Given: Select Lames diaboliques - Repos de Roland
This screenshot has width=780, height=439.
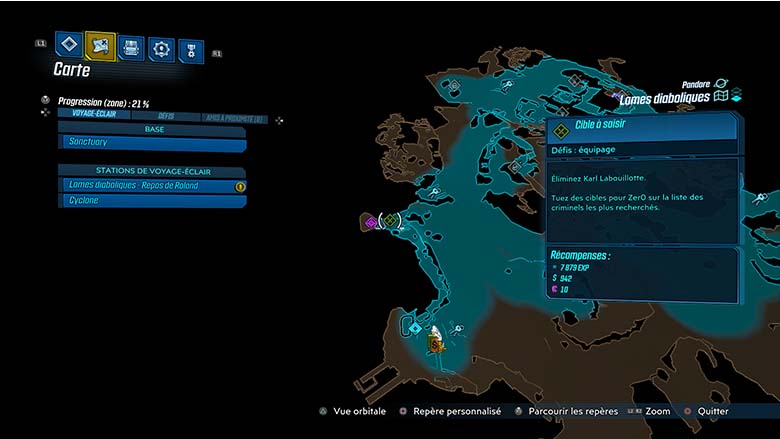Looking at the screenshot, I should 152,186.
